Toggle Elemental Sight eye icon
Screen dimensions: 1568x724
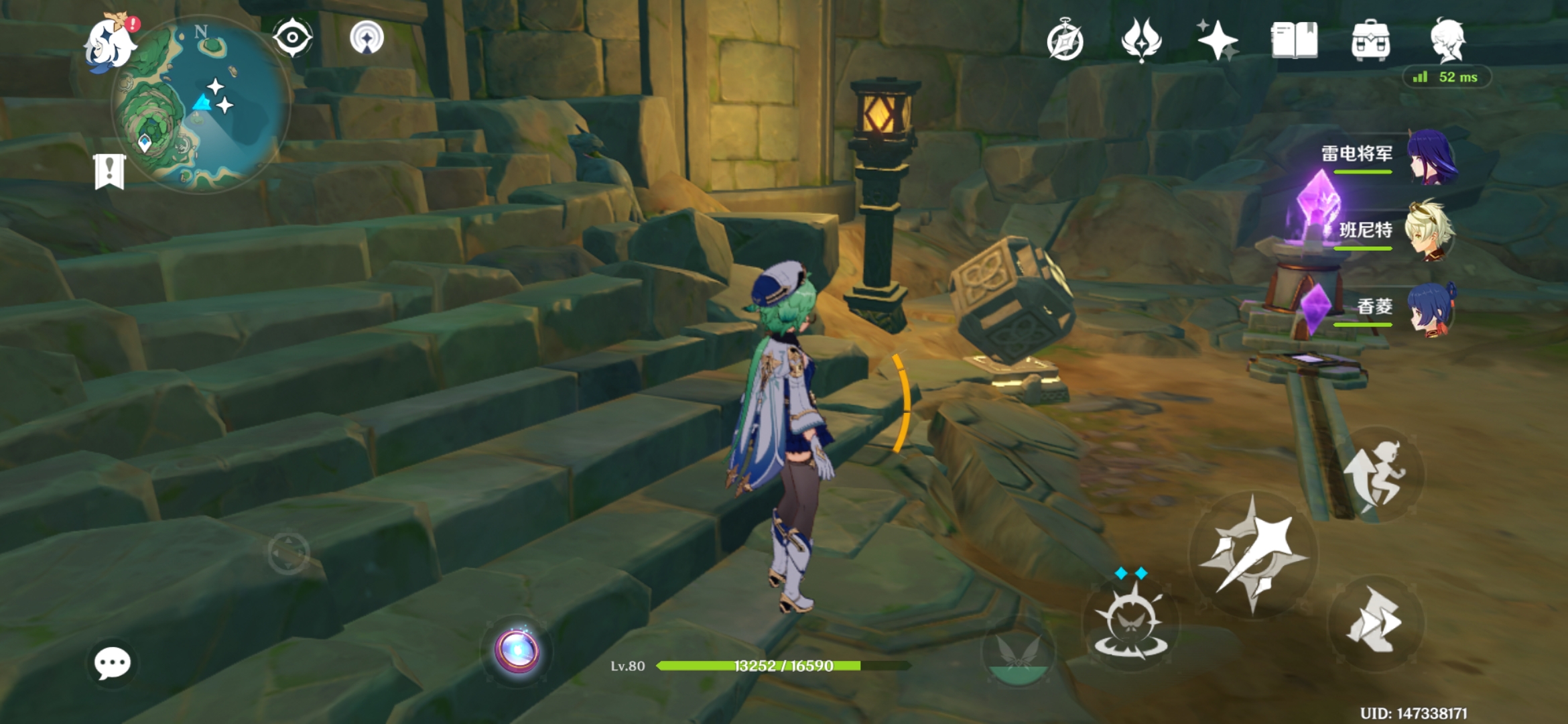293,38
